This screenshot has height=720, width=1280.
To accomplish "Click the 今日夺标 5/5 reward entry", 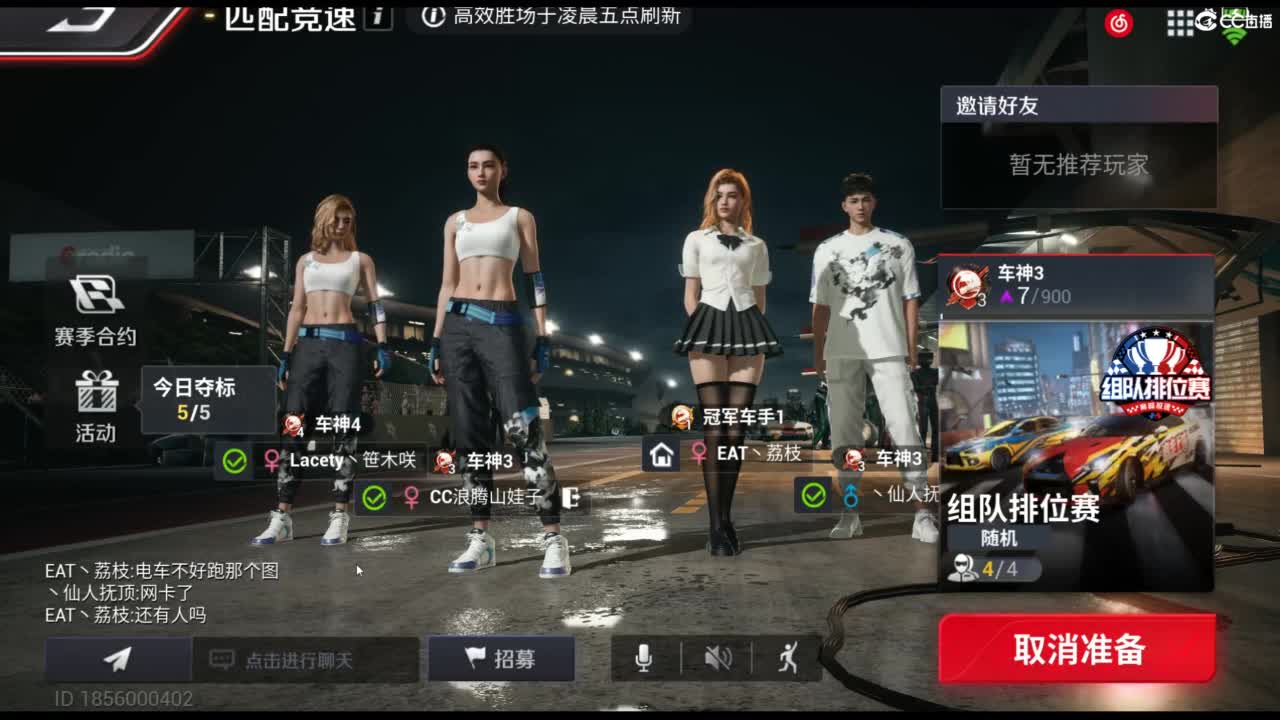I will (206, 390).
